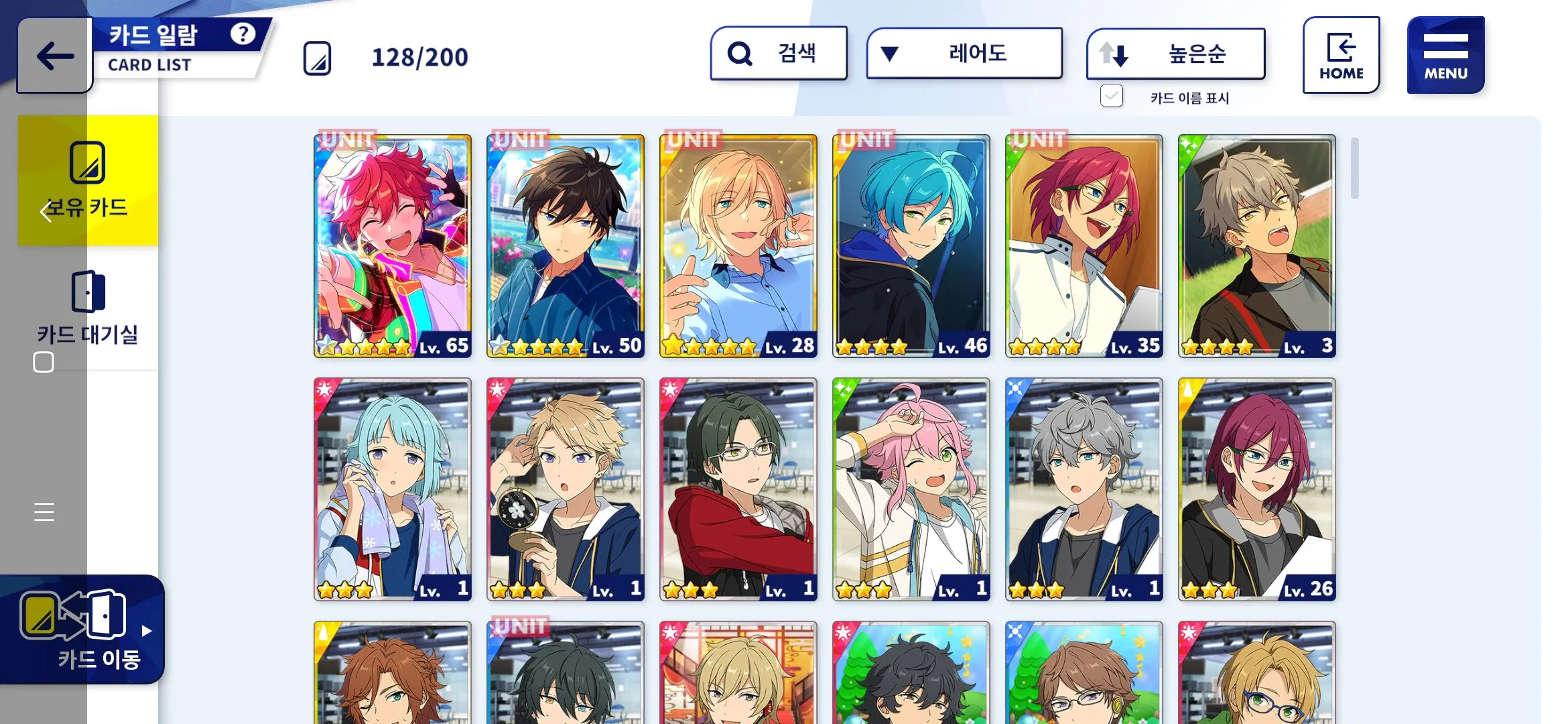Toggle the 카드 이름 표시 checkbox

point(1112,97)
